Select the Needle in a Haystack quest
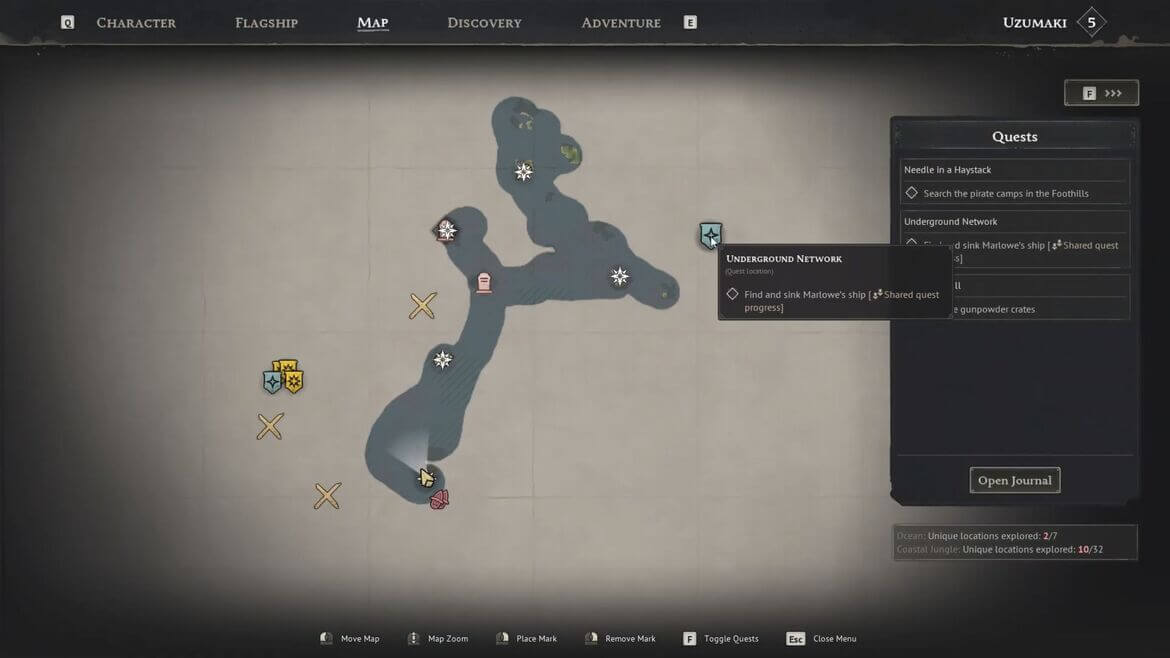The height and width of the screenshot is (658, 1170). pos(1015,181)
